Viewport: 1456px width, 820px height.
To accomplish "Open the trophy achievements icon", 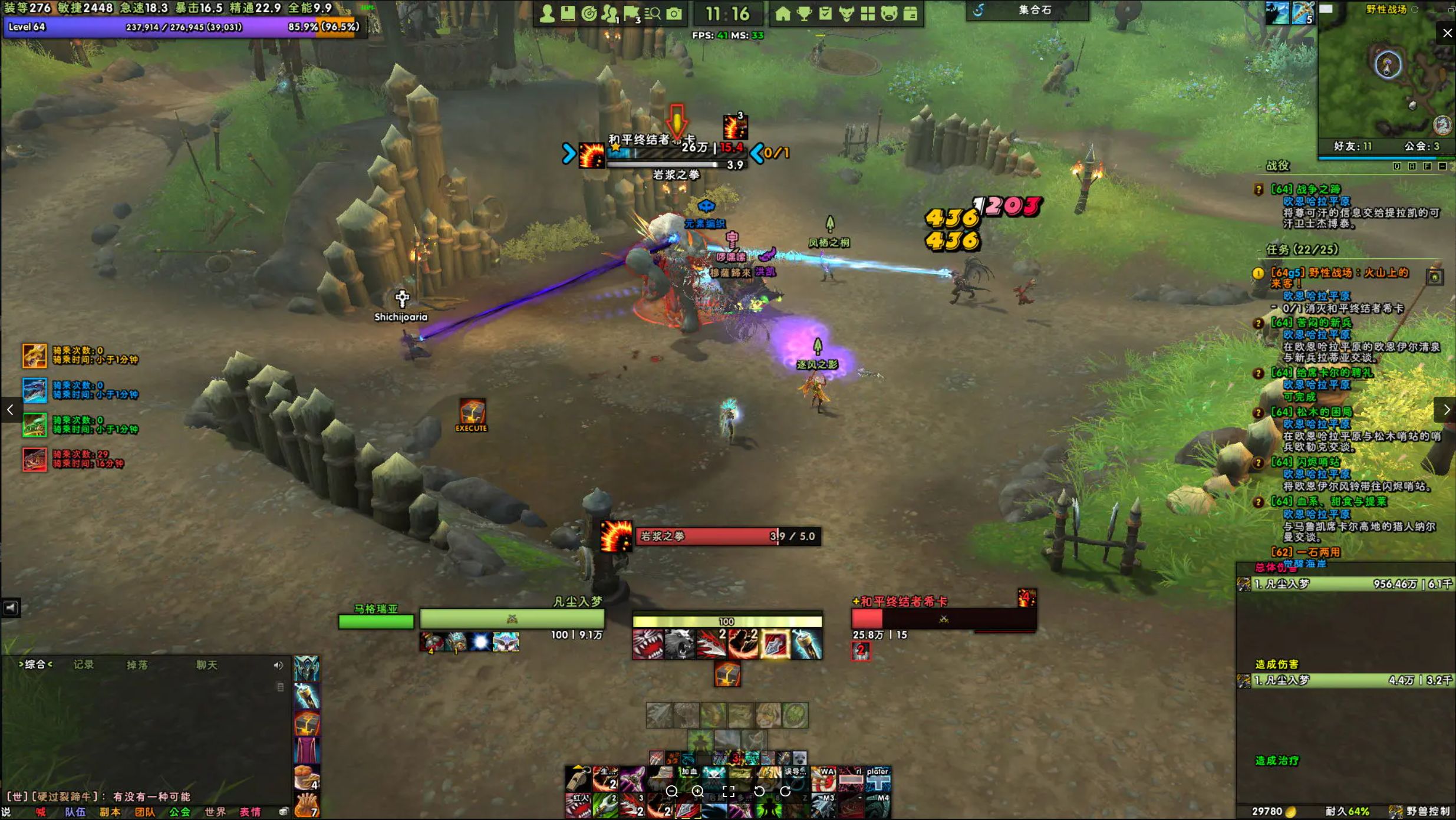I will [x=804, y=14].
